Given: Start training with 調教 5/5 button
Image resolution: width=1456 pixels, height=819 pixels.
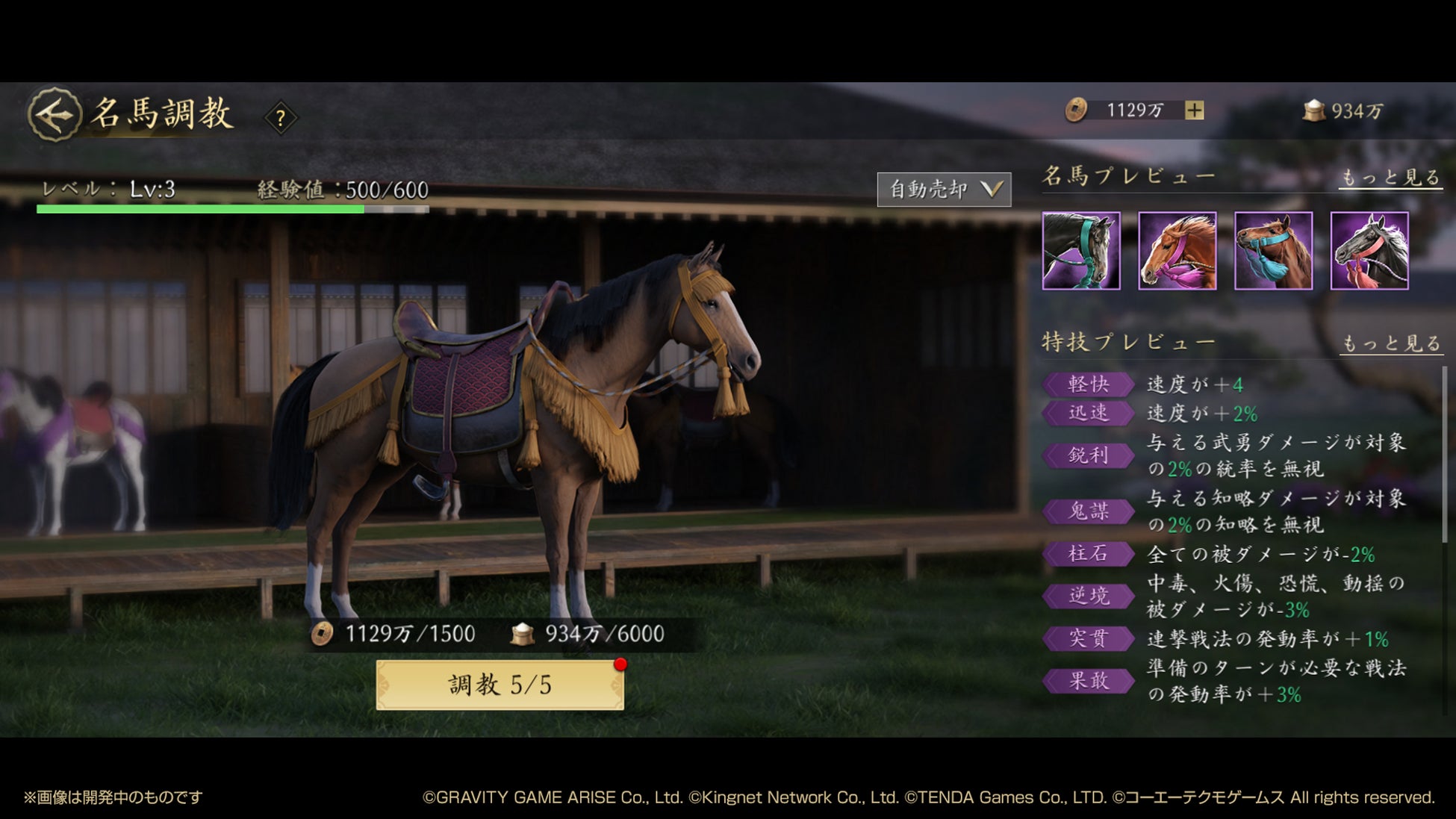Looking at the screenshot, I should pos(500,685).
